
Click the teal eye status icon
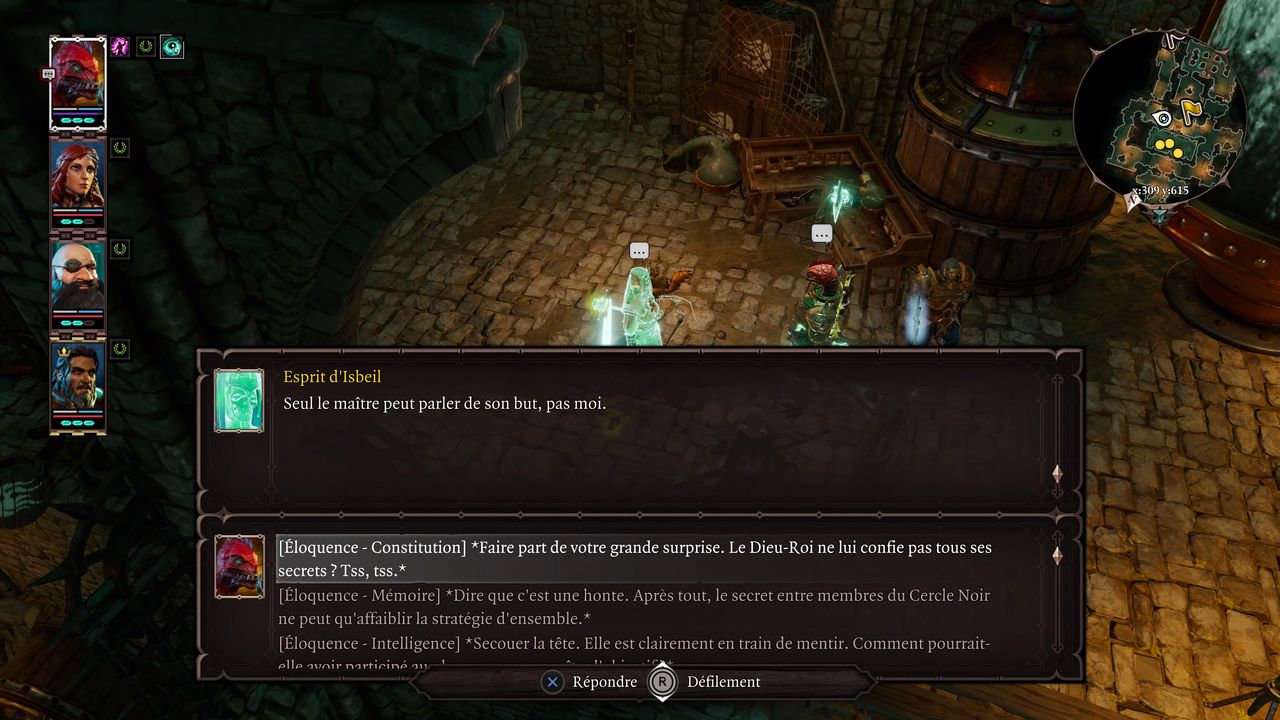pos(172,47)
